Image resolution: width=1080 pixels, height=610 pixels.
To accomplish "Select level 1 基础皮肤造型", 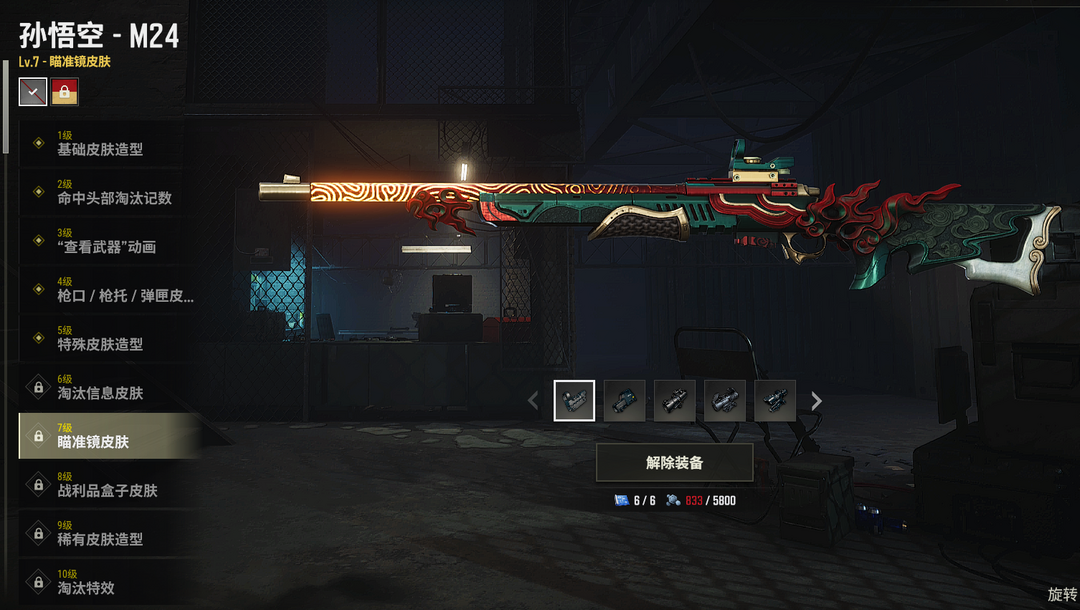I will click(100, 144).
